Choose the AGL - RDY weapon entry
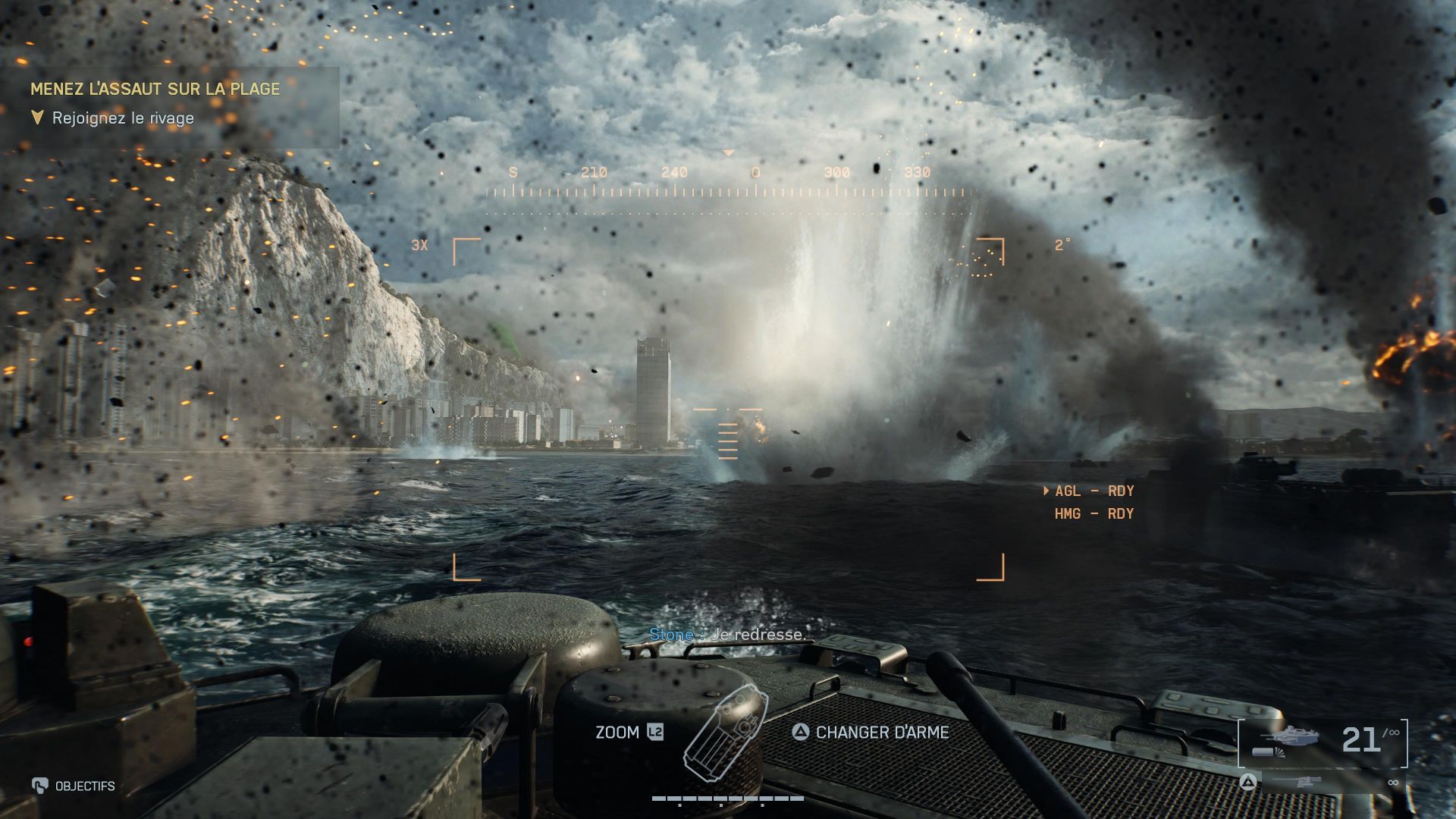The width and height of the screenshot is (1456, 819). pos(1094,491)
